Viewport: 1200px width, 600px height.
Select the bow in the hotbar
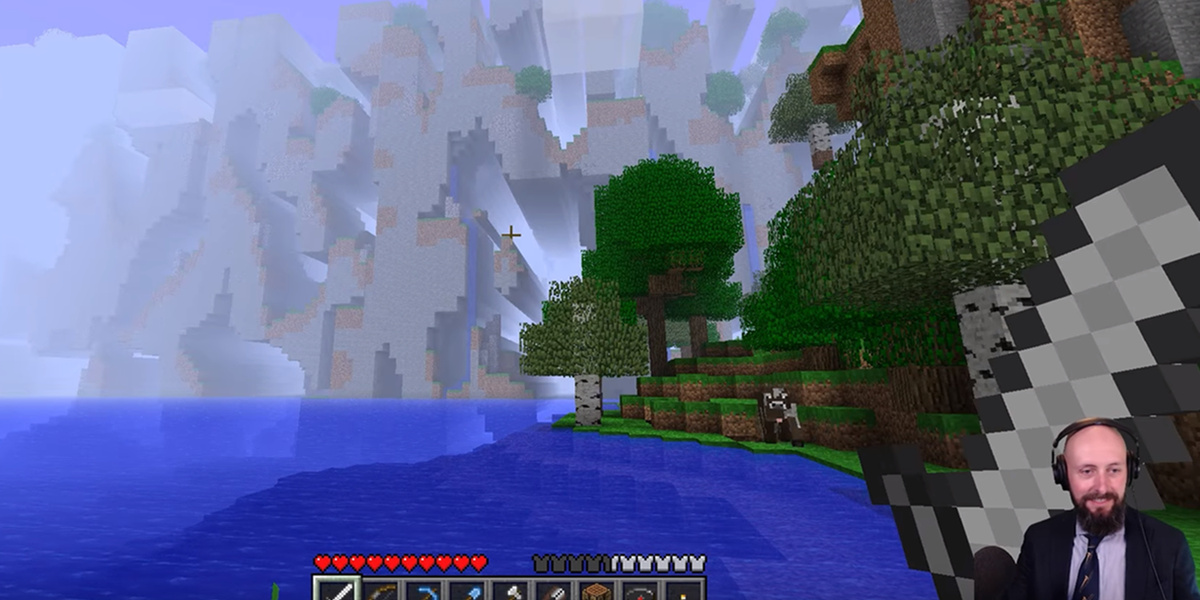[x=380, y=591]
